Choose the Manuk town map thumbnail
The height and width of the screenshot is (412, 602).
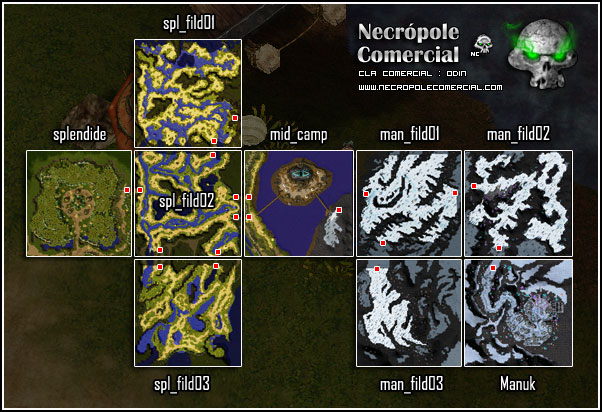518,313
